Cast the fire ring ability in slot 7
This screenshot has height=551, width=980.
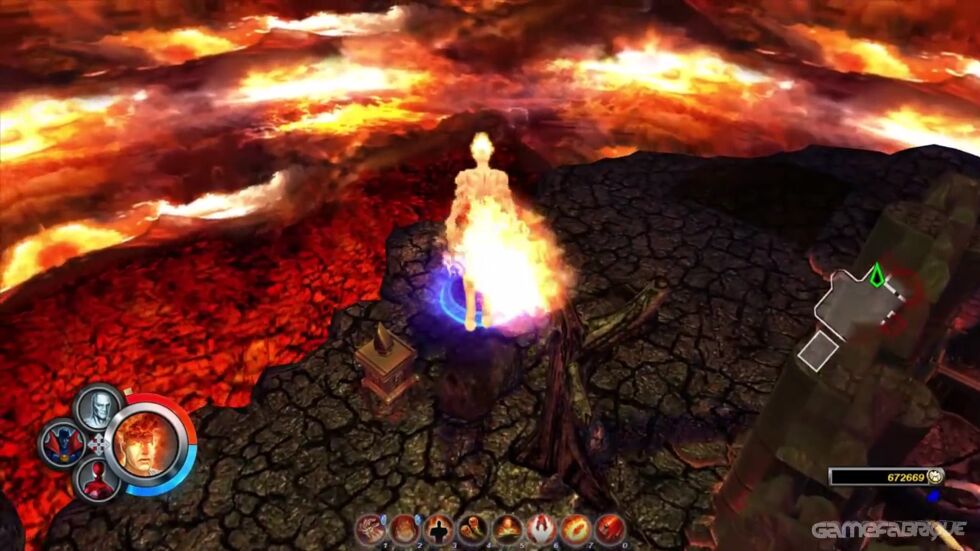pos(575,528)
